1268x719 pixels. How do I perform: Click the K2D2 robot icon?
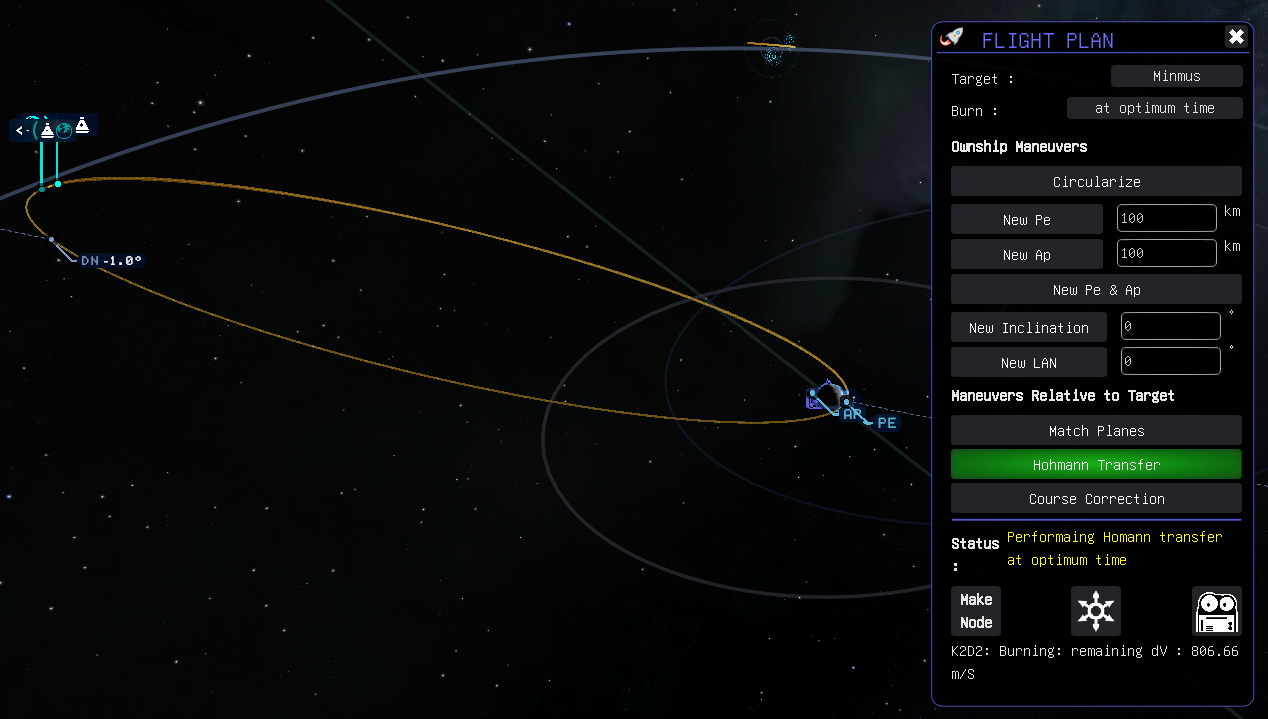coord(1217,611)
